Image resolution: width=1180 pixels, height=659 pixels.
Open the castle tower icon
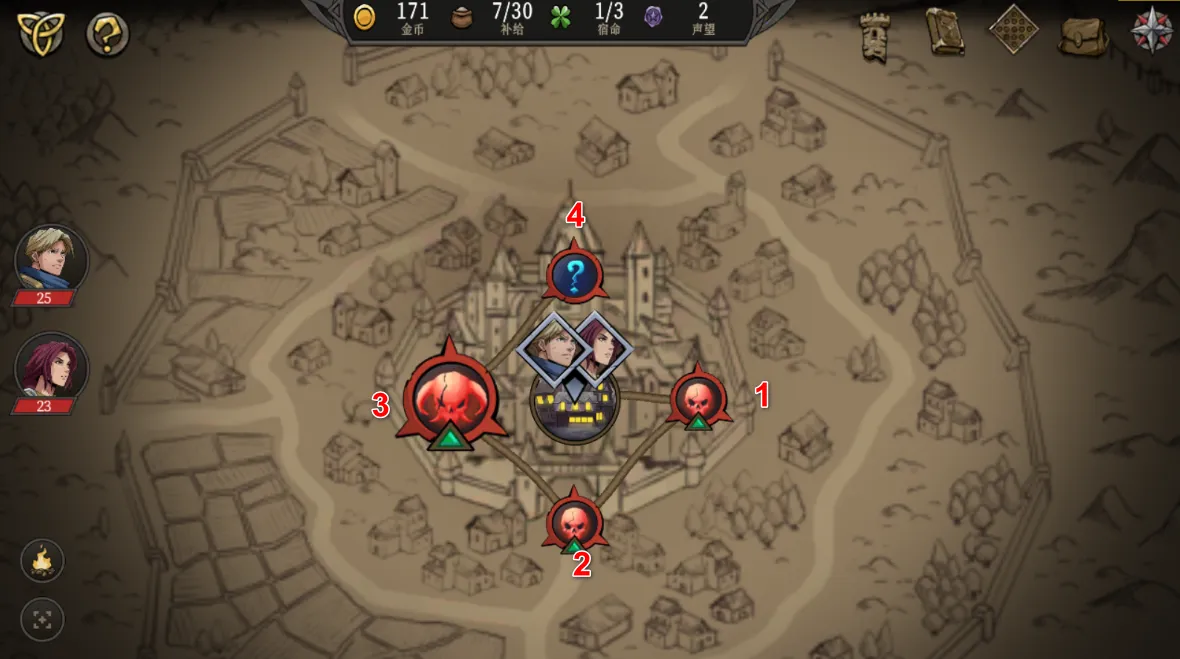(x=876, y=36)
